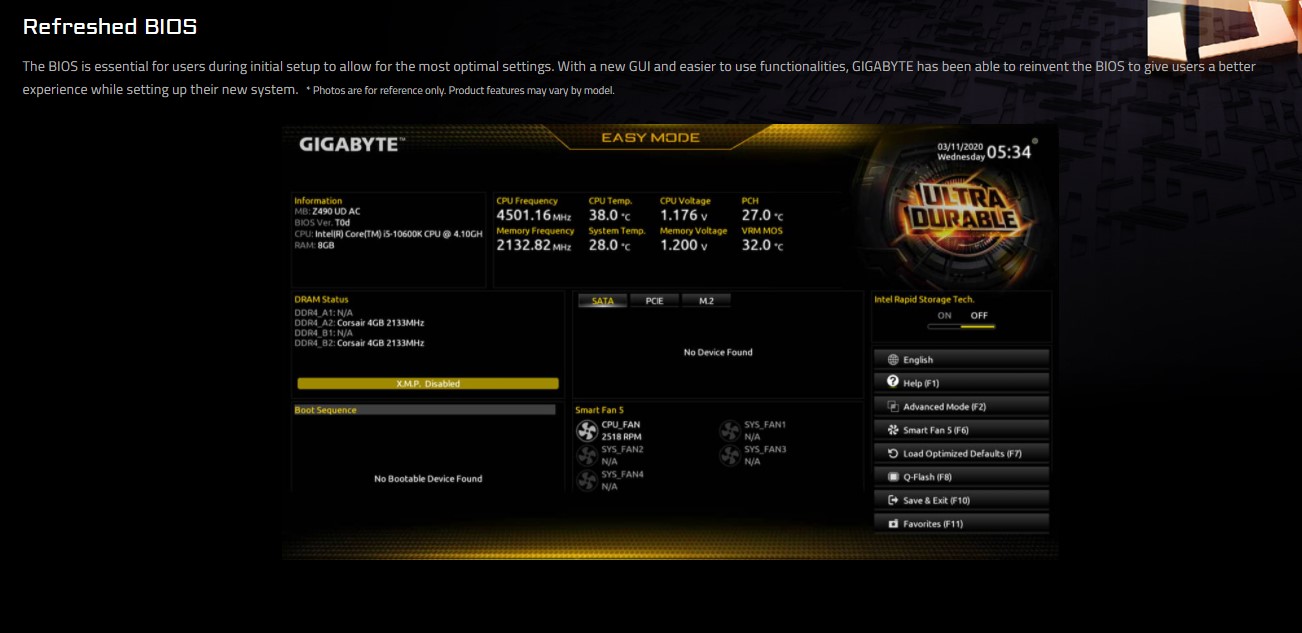Launch the Q-Flash utility
The height and width of the screenshot is (633, 1302).
[961, 477]
